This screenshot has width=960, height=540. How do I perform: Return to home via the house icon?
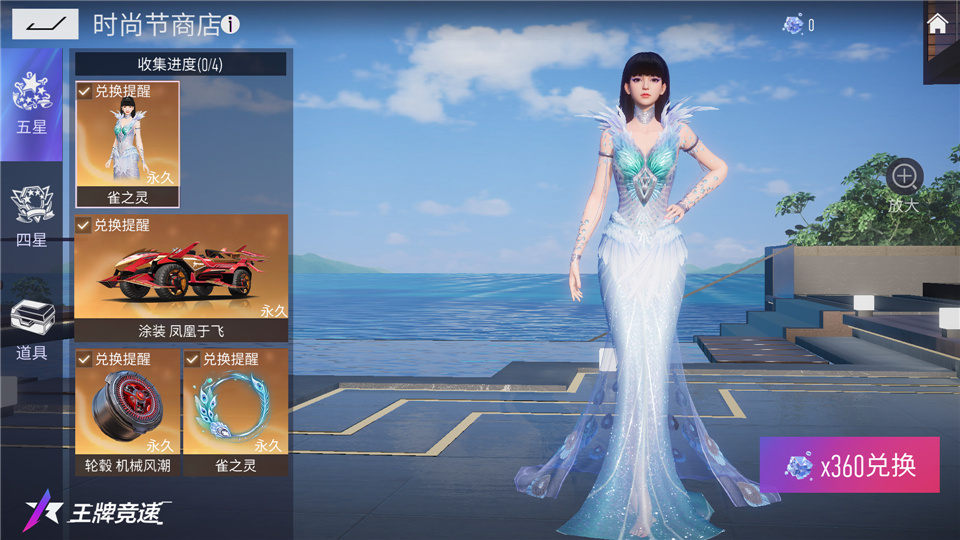[938, 24]
